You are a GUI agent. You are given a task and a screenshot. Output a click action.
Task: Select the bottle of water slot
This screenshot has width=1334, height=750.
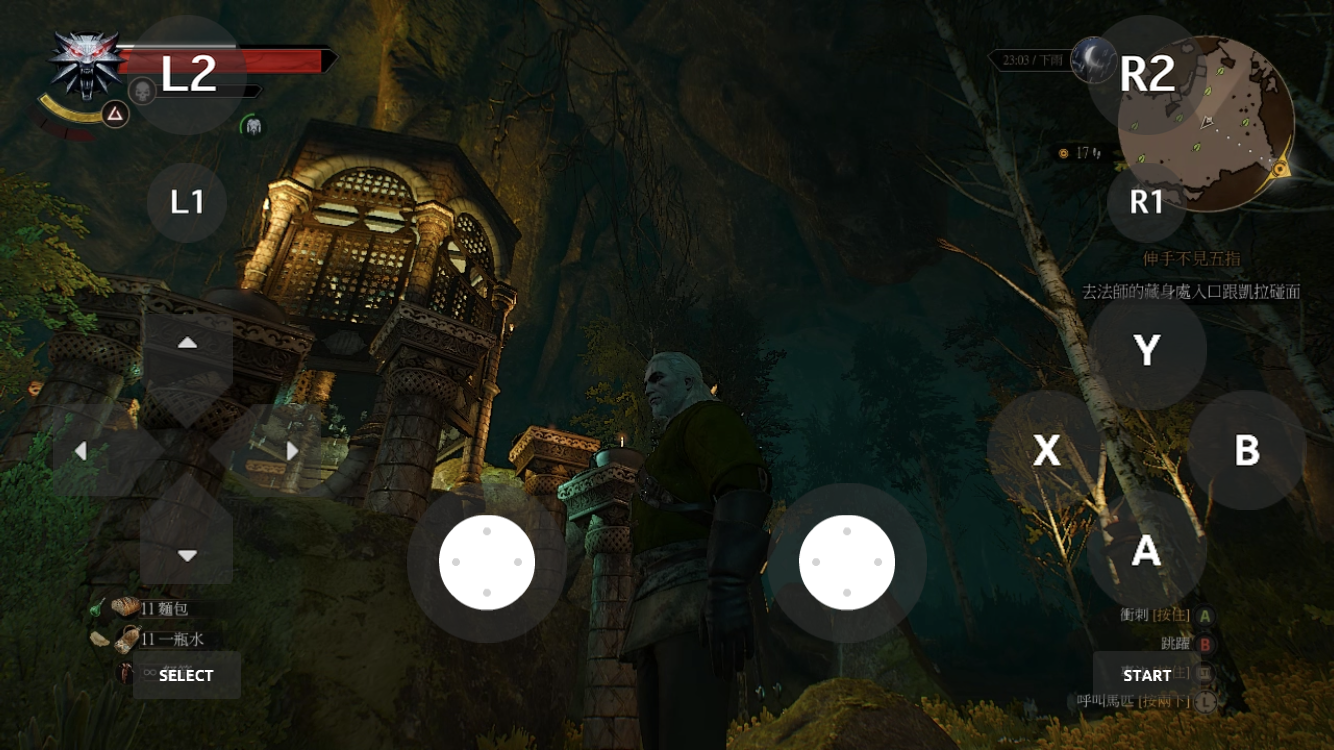128,639
